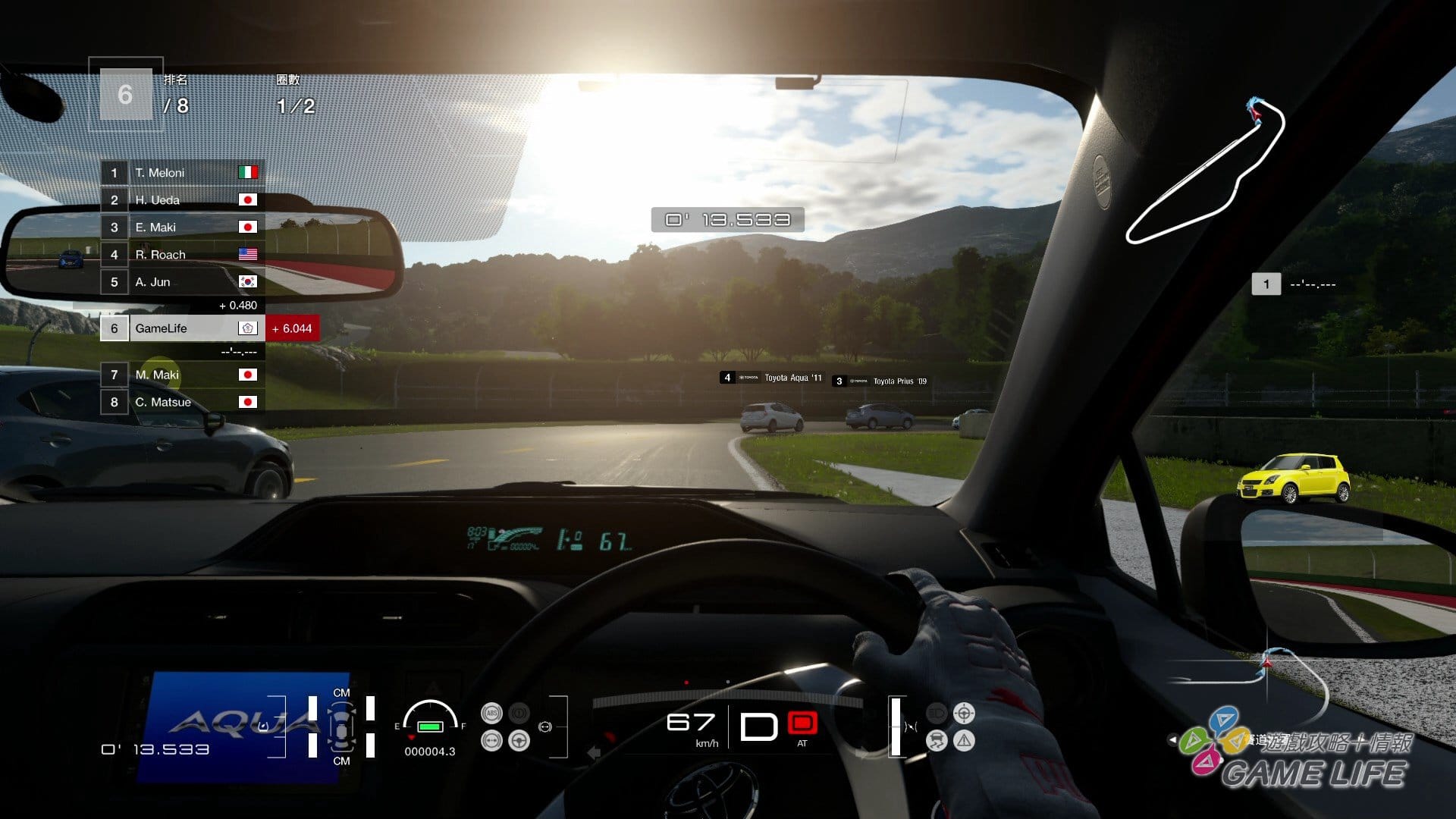Select E. Maki's leaderboard row
The image size is (1456, 819).
[182, 227]
